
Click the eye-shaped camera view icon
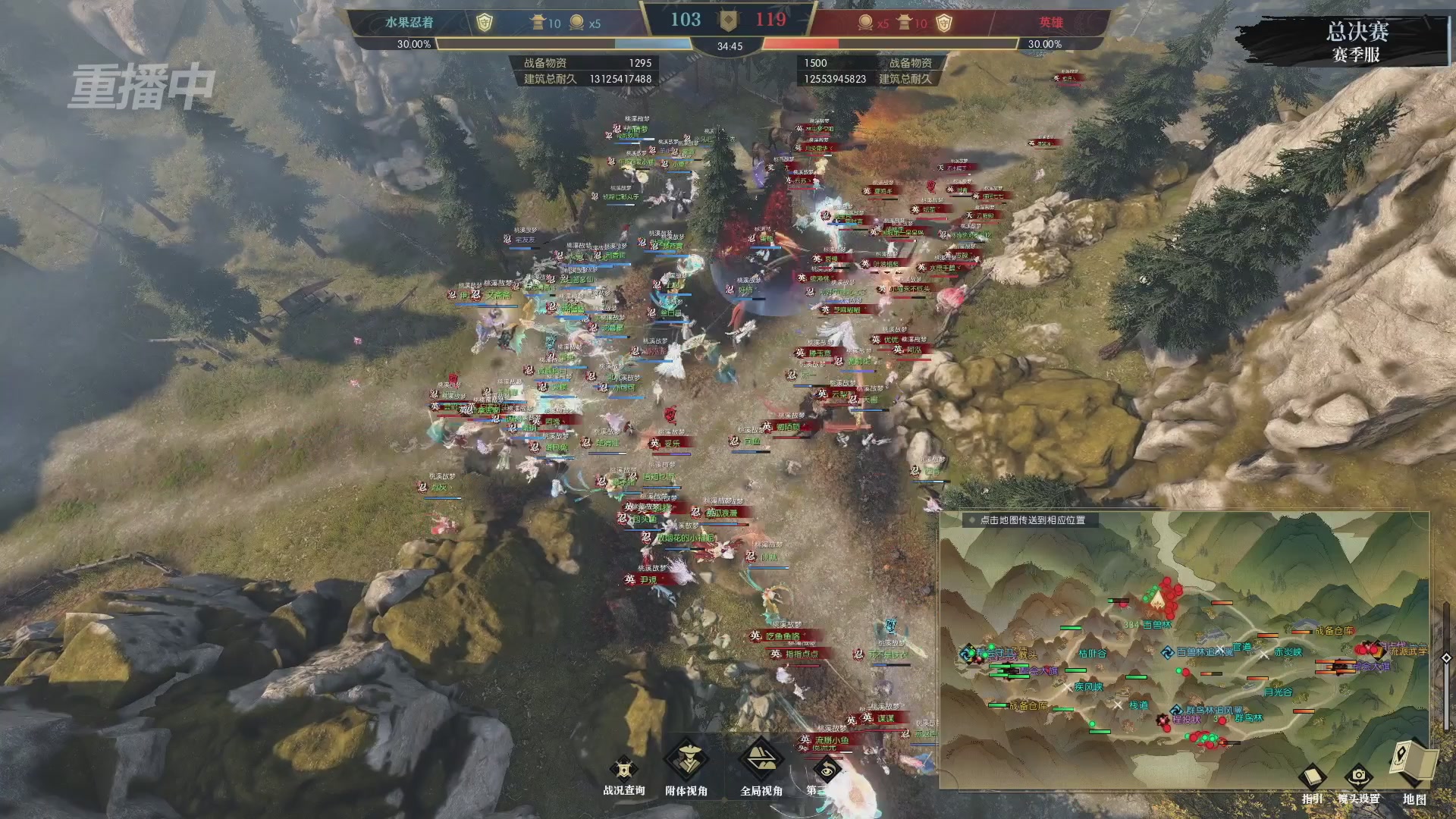827,770
